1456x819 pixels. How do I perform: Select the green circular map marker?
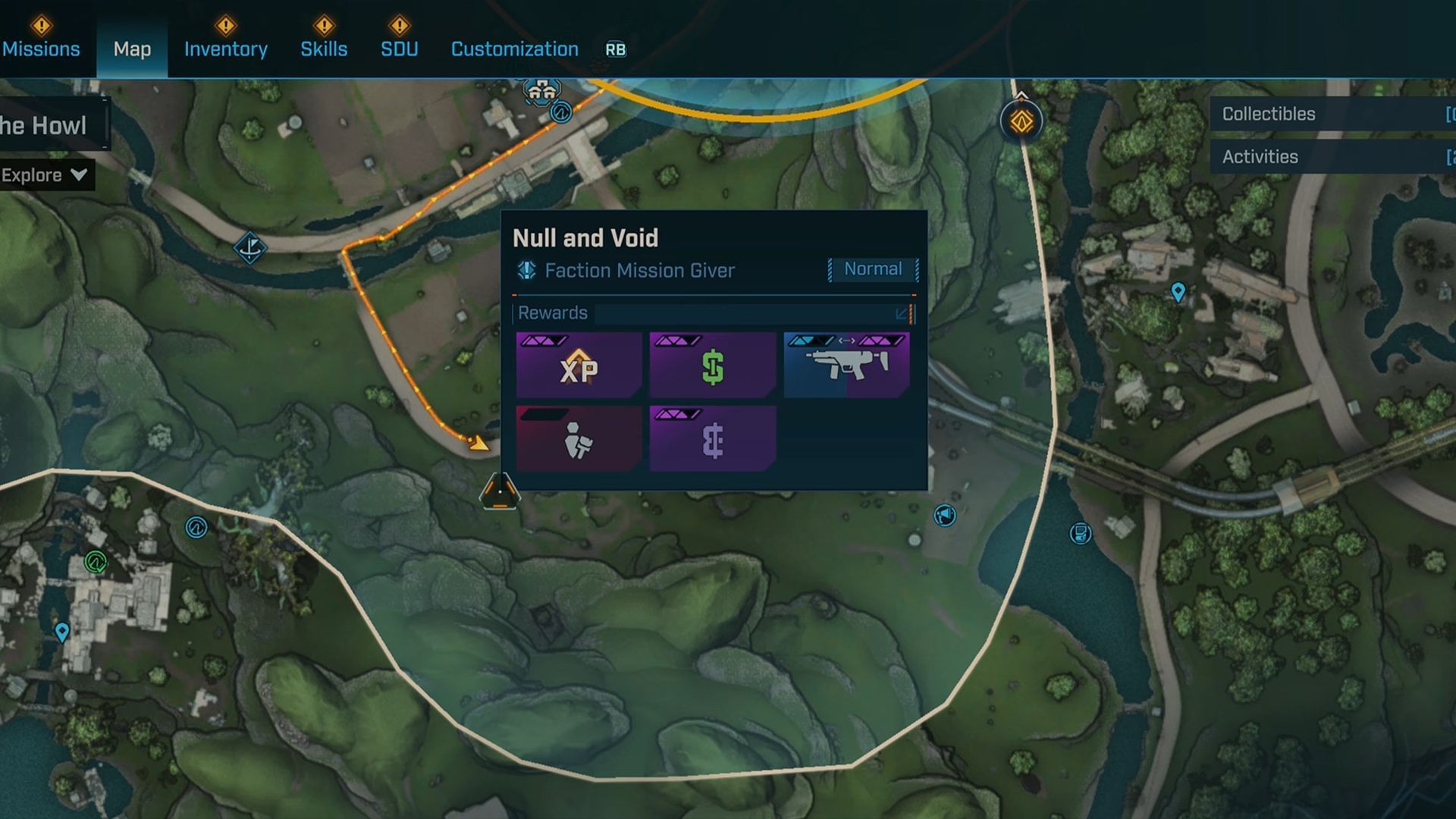(96, 562)
